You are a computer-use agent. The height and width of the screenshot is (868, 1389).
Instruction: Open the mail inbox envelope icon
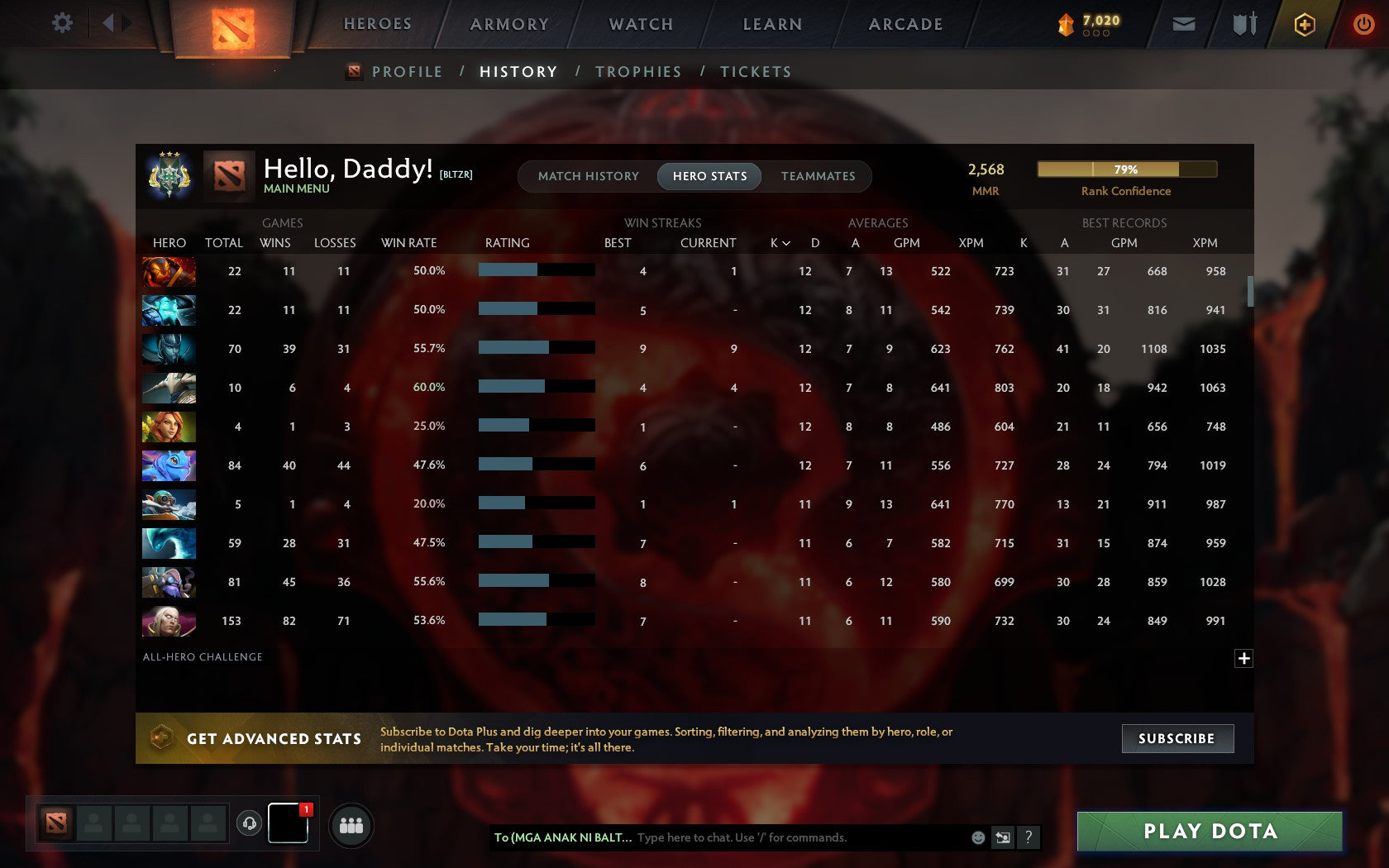point(1184,24)
